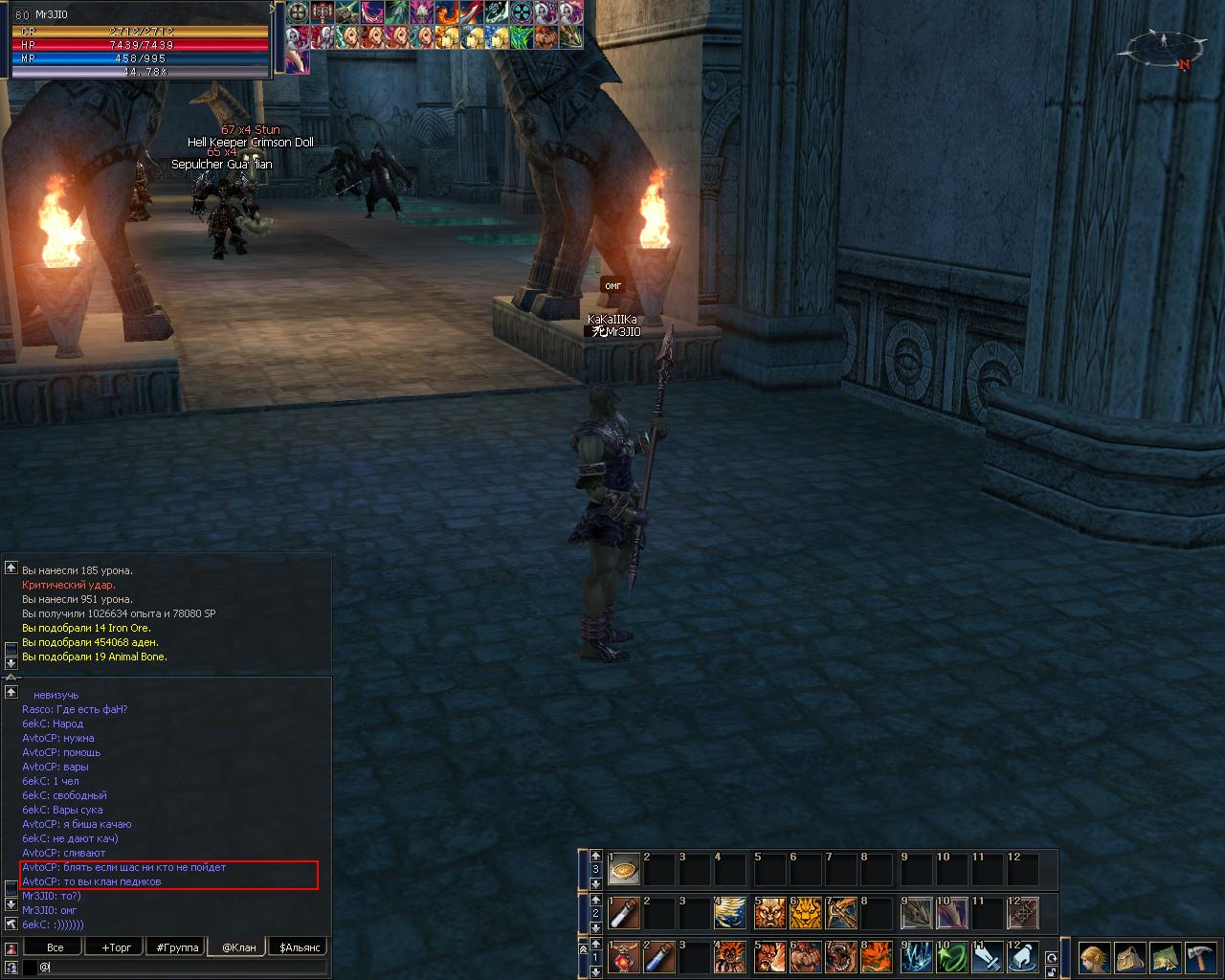
Task: Use the blue mana potion vial
Action: (x=659, y=957)
